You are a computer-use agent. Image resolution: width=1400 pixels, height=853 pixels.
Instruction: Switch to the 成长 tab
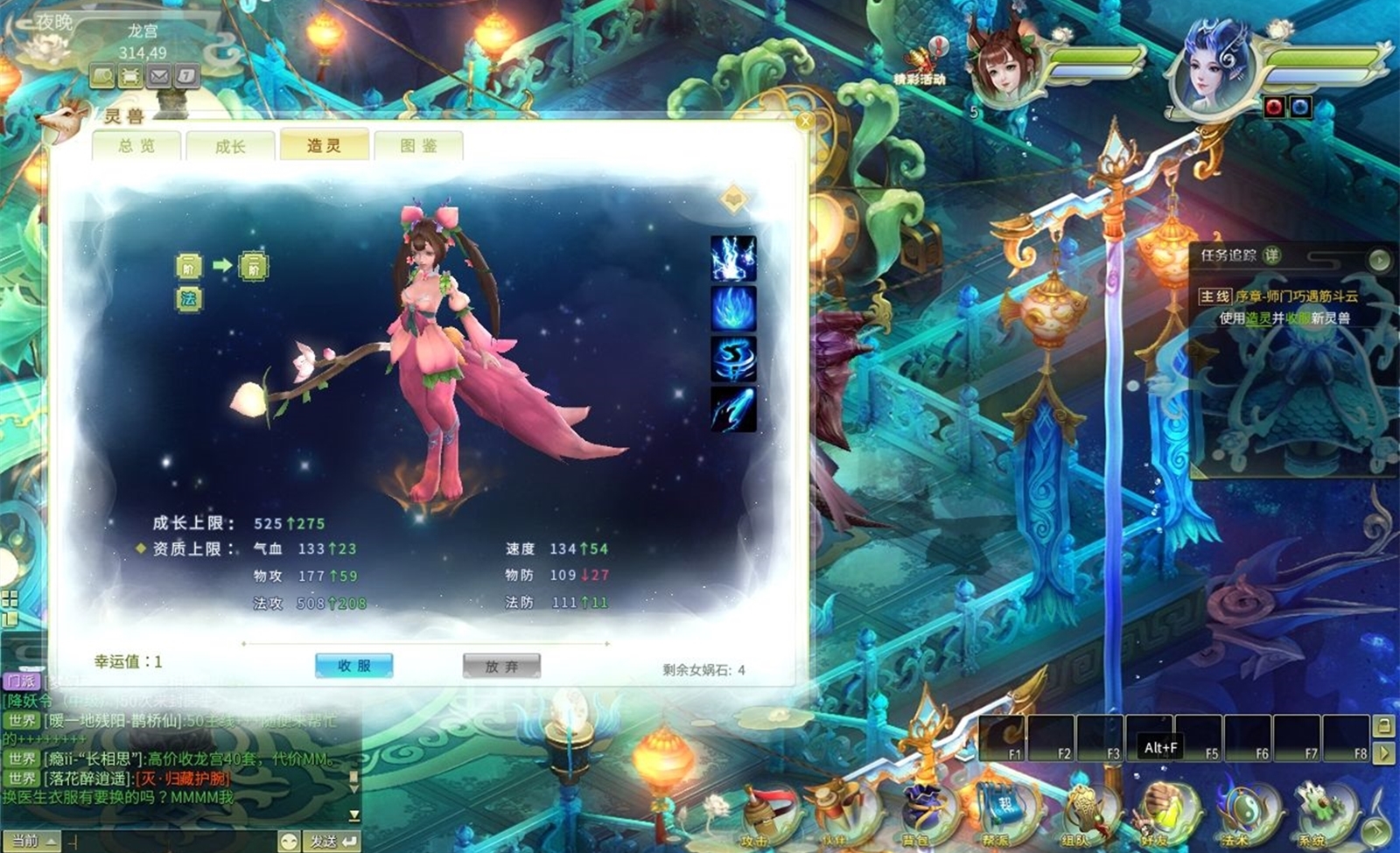(230, 145)
